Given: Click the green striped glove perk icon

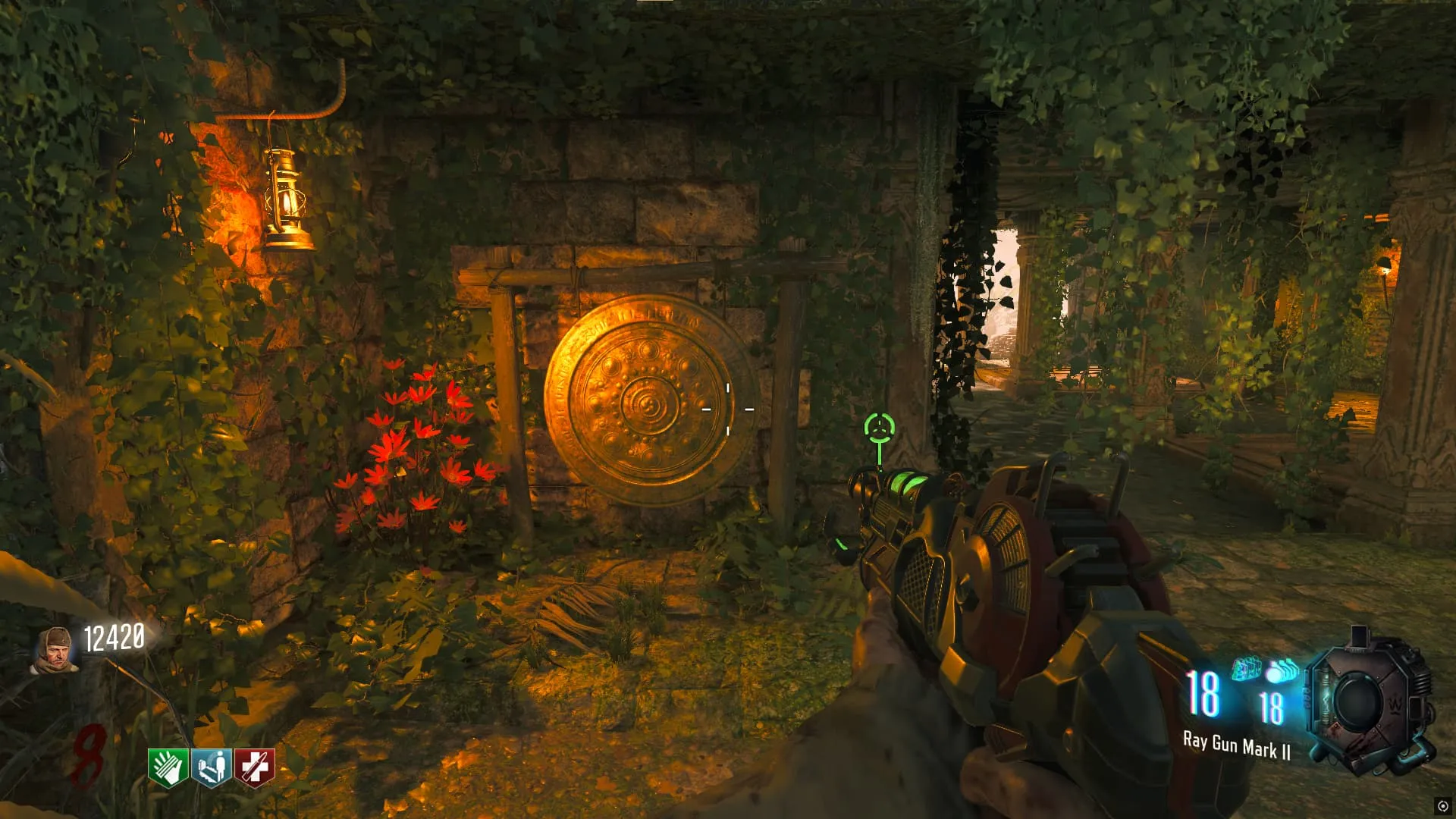Looking at the screenshot, I should (168, 767).
